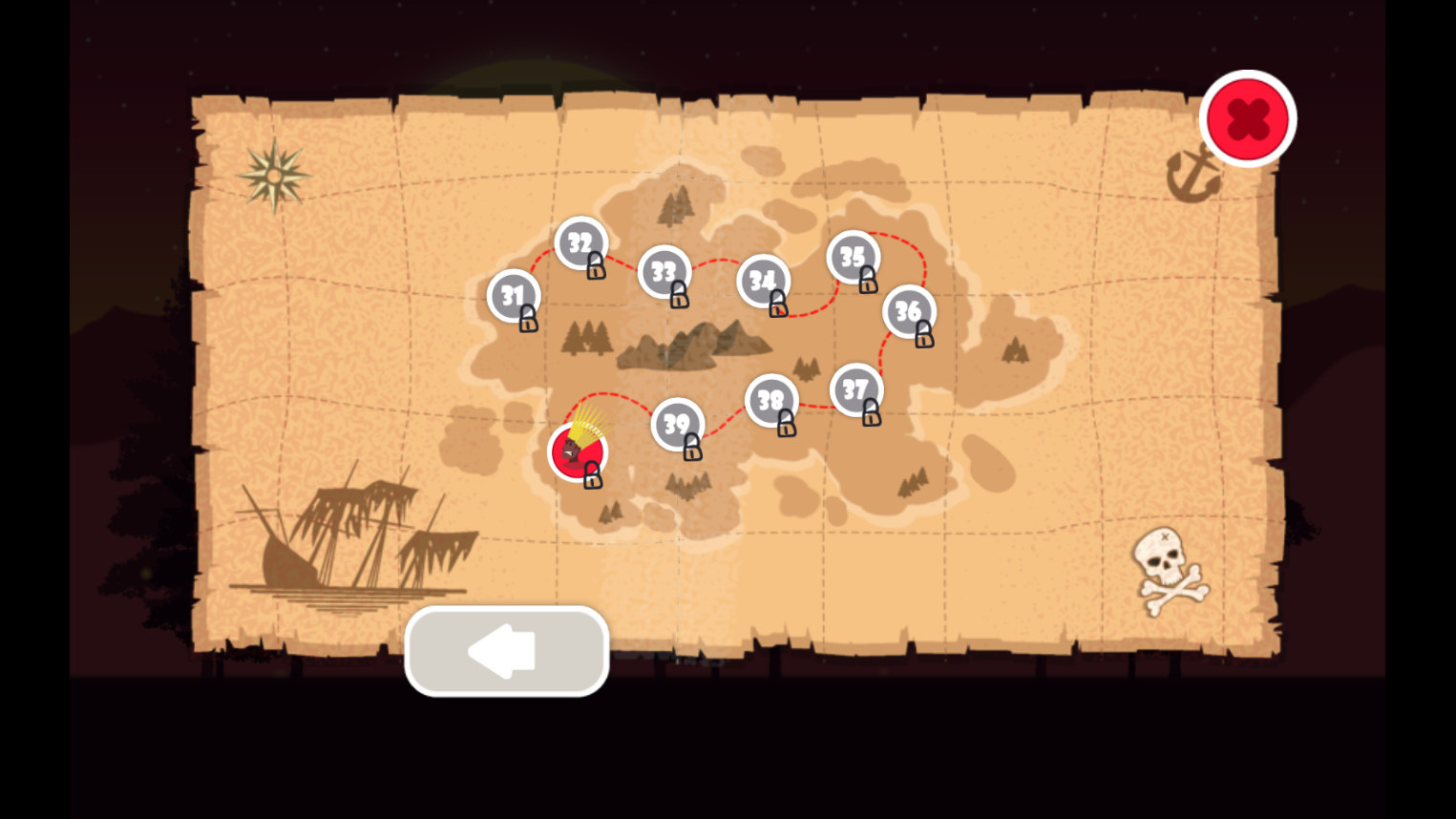Choose level 36 node
1456x819 pixels.
(908, 311)
